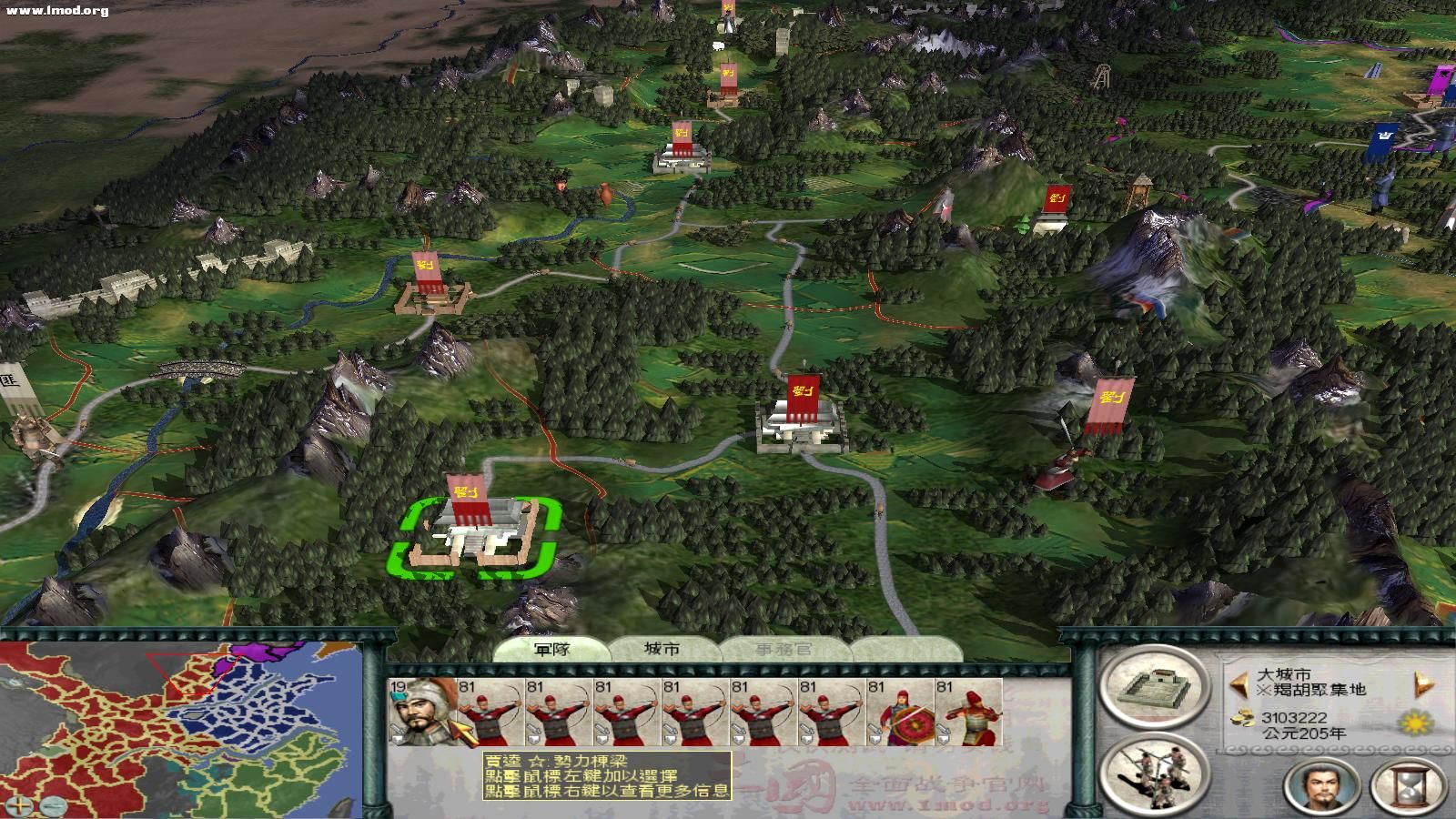
Task: Choose the last red armored unit card
Action: 968,712
